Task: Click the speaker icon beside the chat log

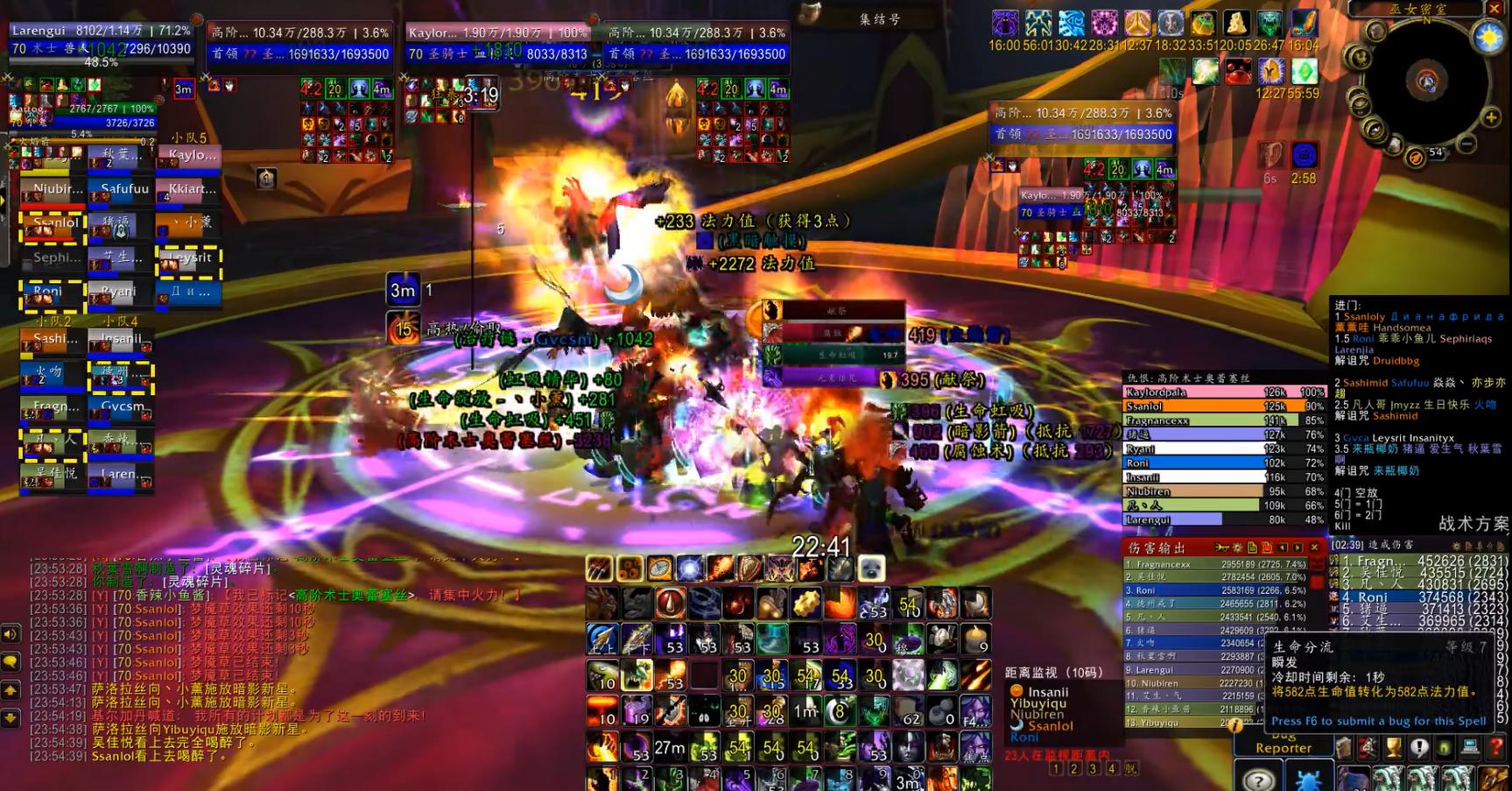Action: [11, 634]
